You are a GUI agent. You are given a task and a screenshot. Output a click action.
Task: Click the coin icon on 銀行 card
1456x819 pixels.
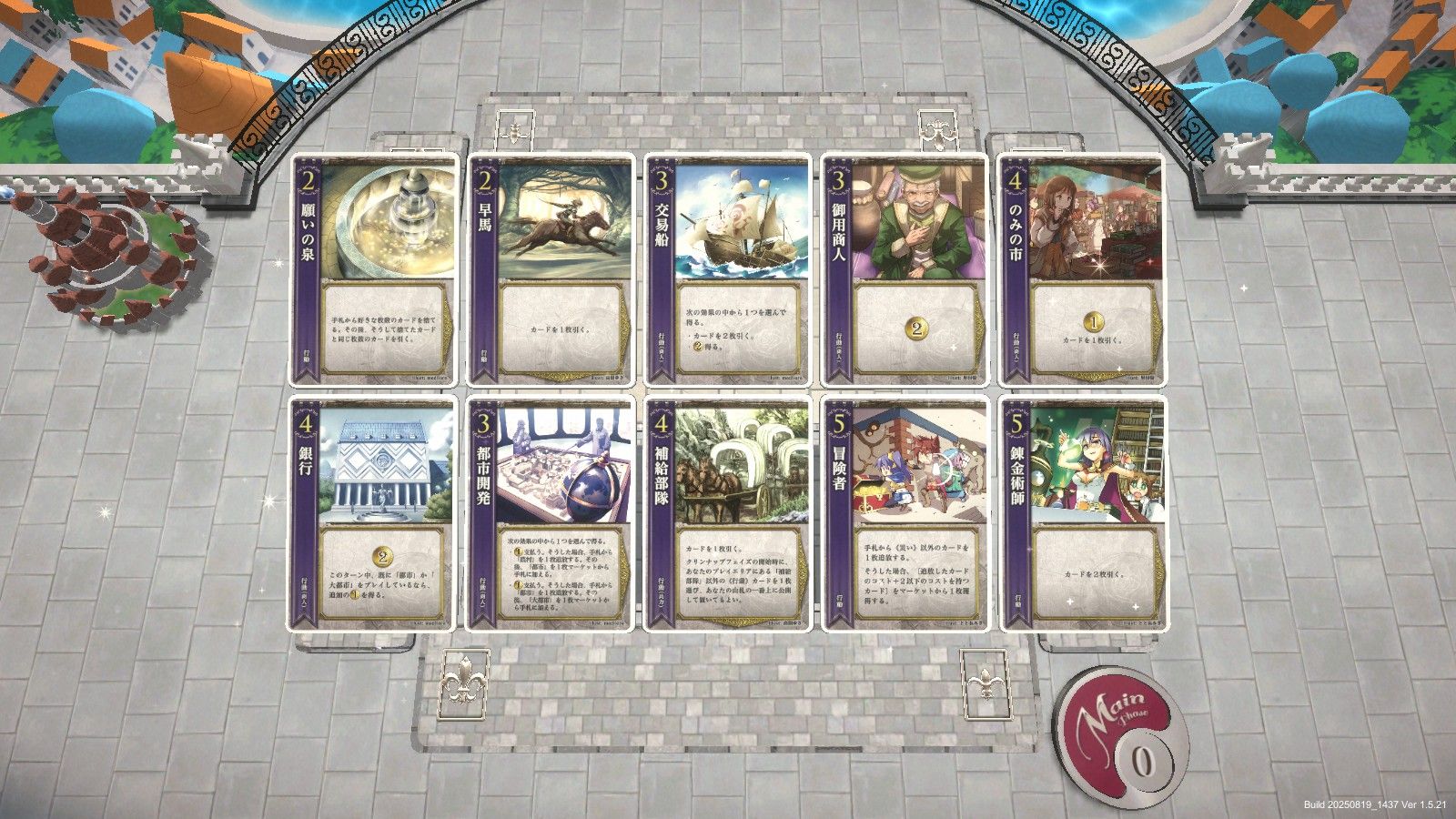(383, 554)
